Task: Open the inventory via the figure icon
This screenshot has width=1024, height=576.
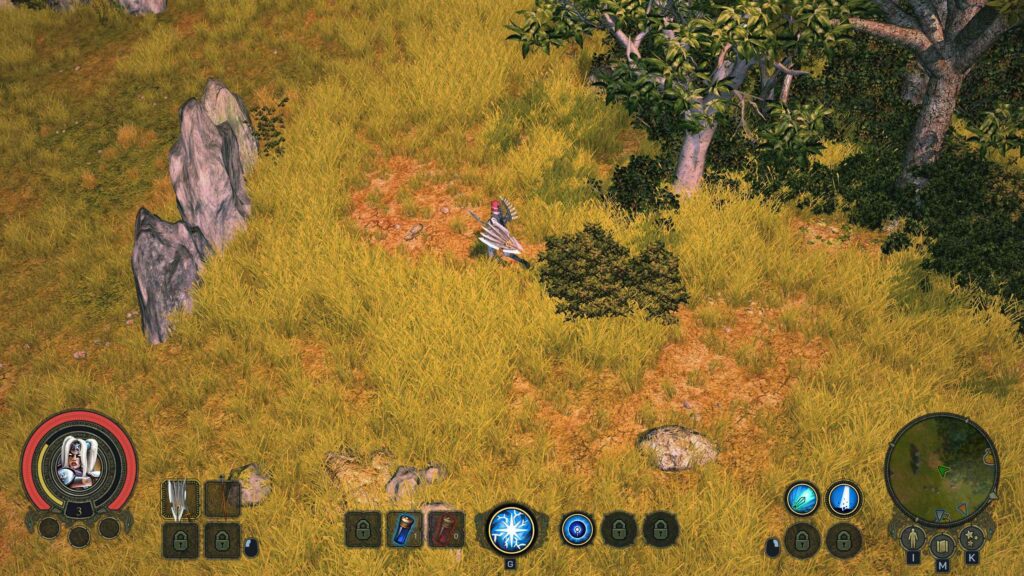Action: (912, 539)
